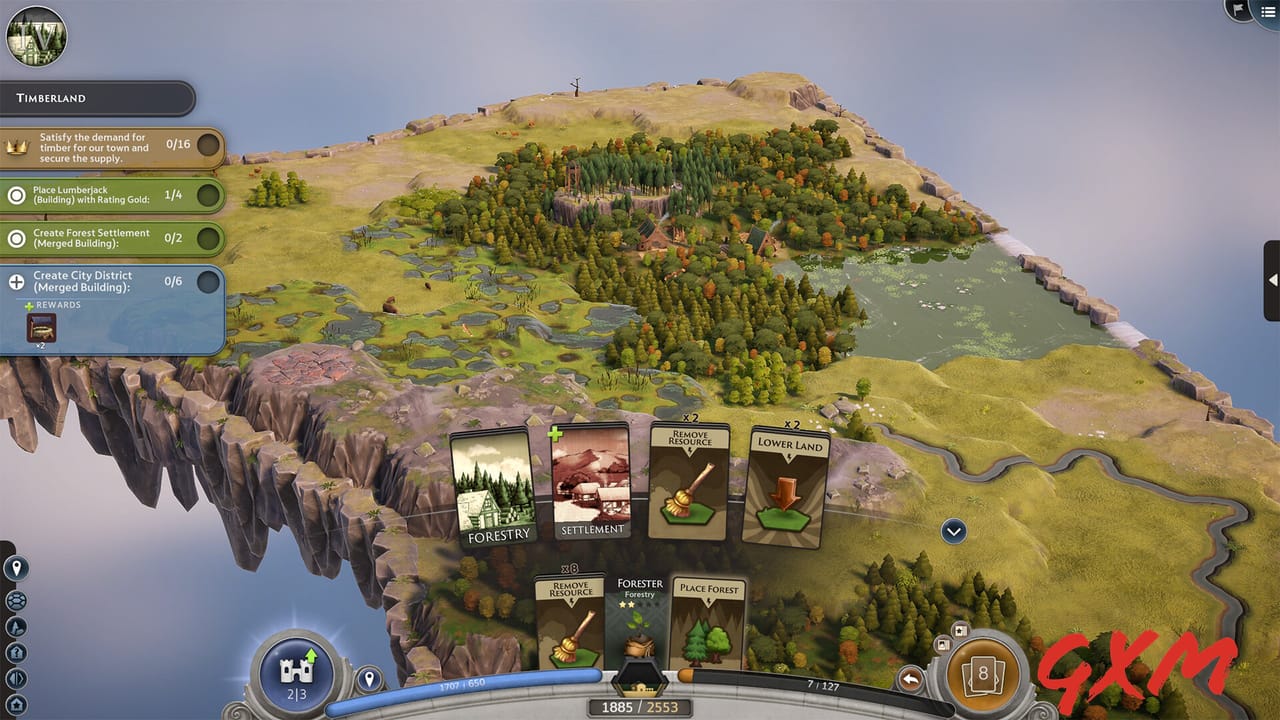Collapse the card hand with the down chevron

952,531
